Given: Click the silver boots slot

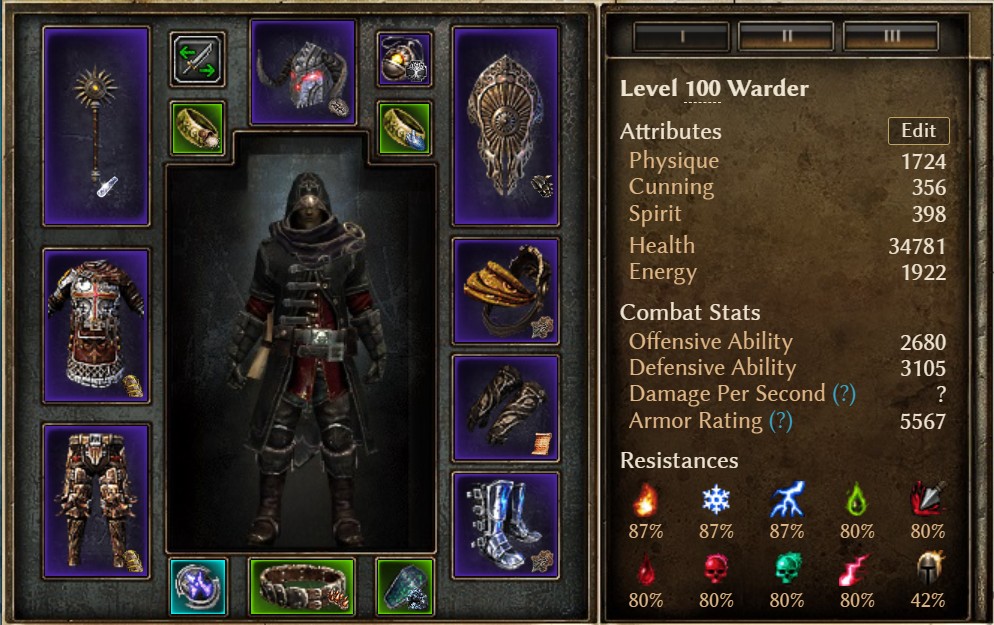Looking at the screenshot, I should point(506,526).
